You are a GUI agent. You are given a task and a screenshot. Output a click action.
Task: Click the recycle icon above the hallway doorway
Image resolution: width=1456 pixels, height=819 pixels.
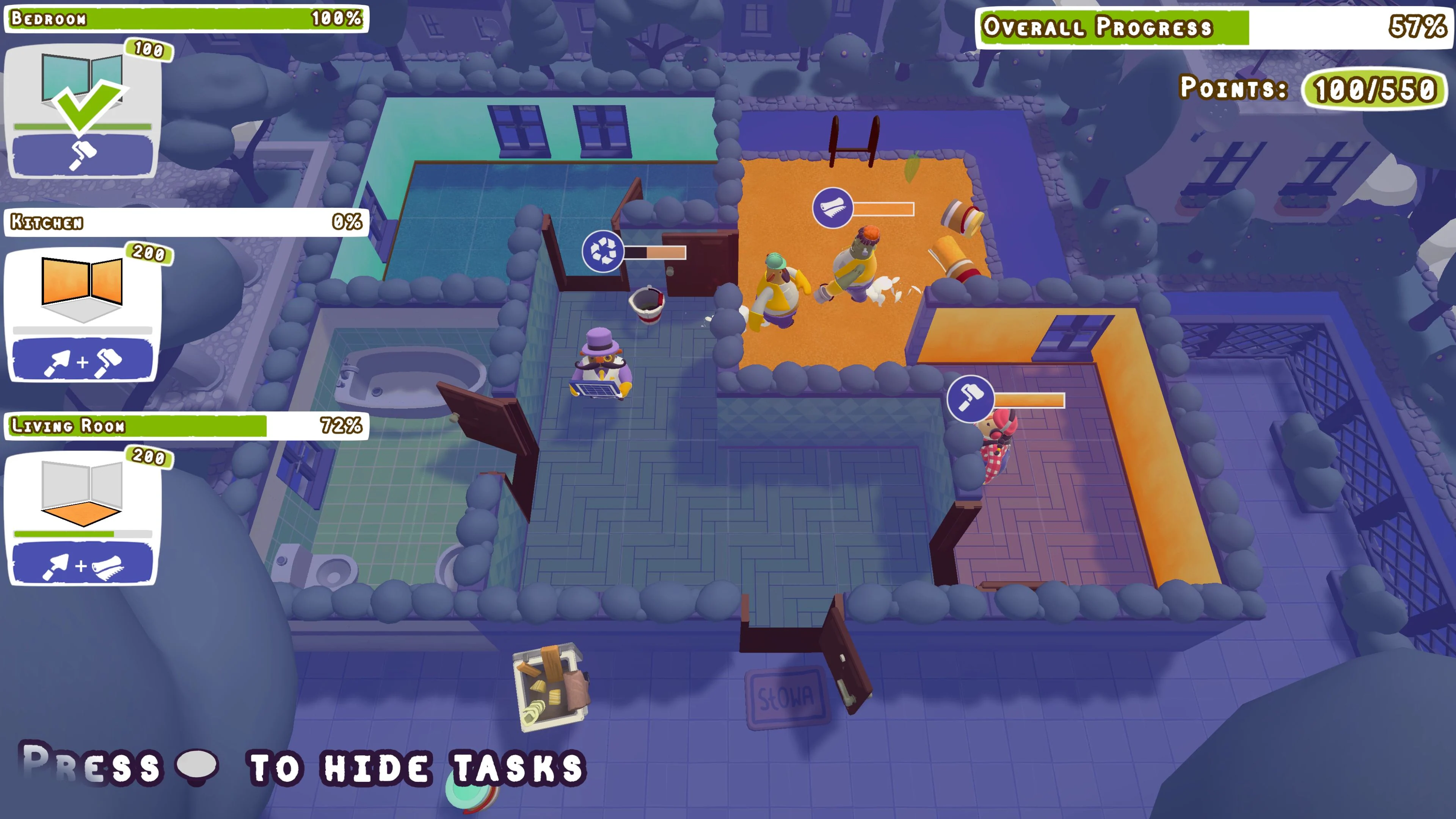[602, 251]
